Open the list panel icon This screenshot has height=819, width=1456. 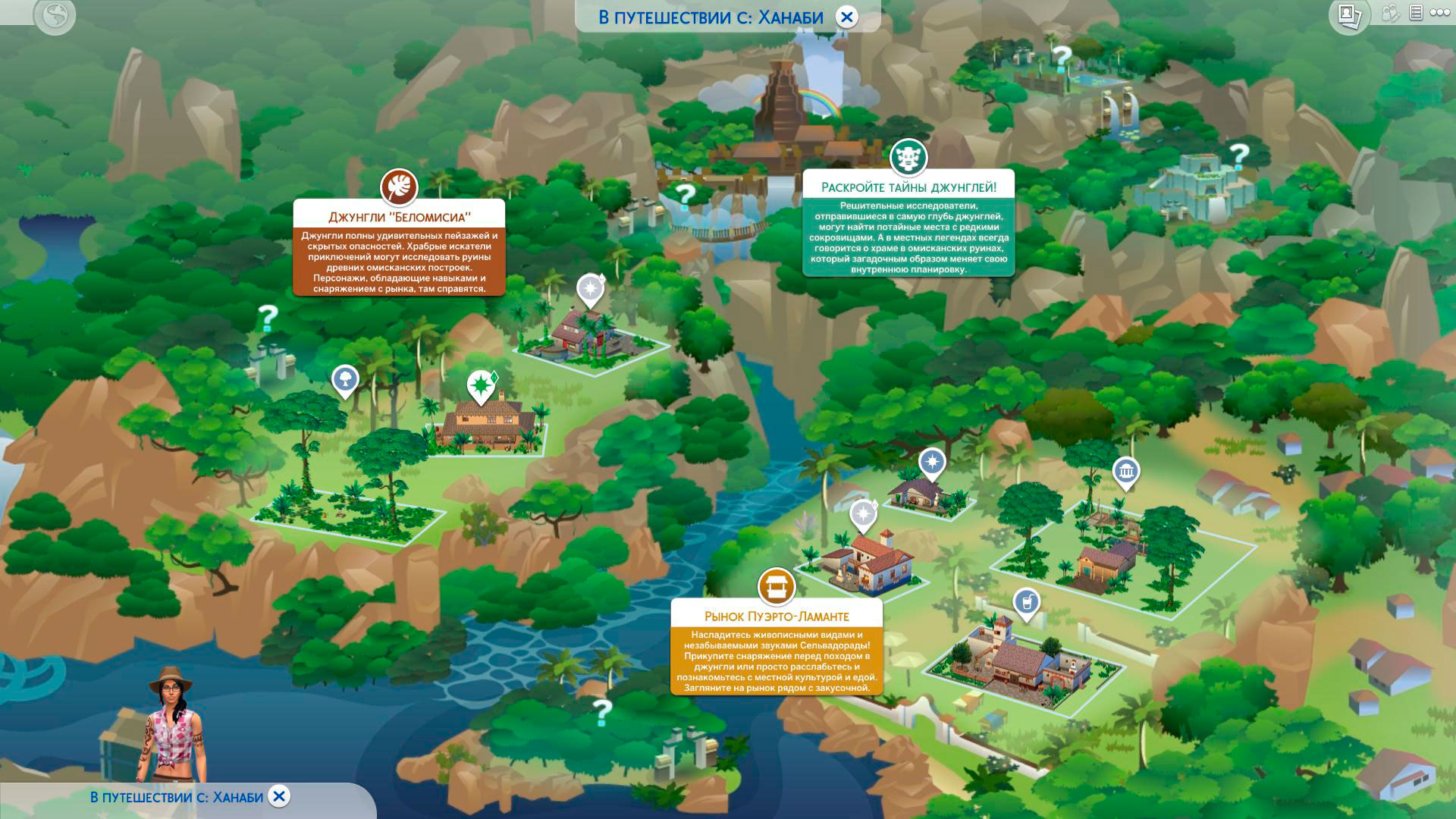1415,13
